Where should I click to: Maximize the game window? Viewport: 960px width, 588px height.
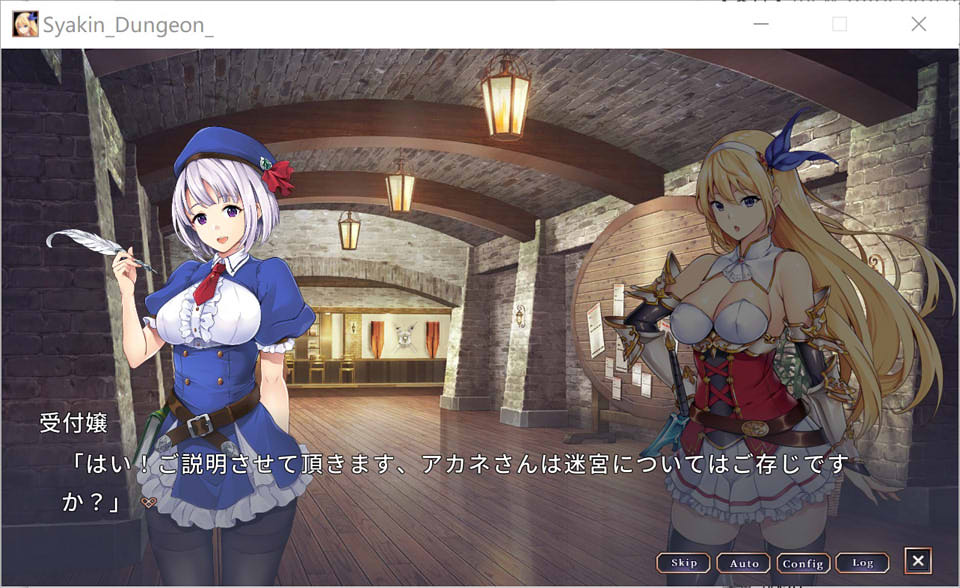pyautogui.click(x=840, y=24)
